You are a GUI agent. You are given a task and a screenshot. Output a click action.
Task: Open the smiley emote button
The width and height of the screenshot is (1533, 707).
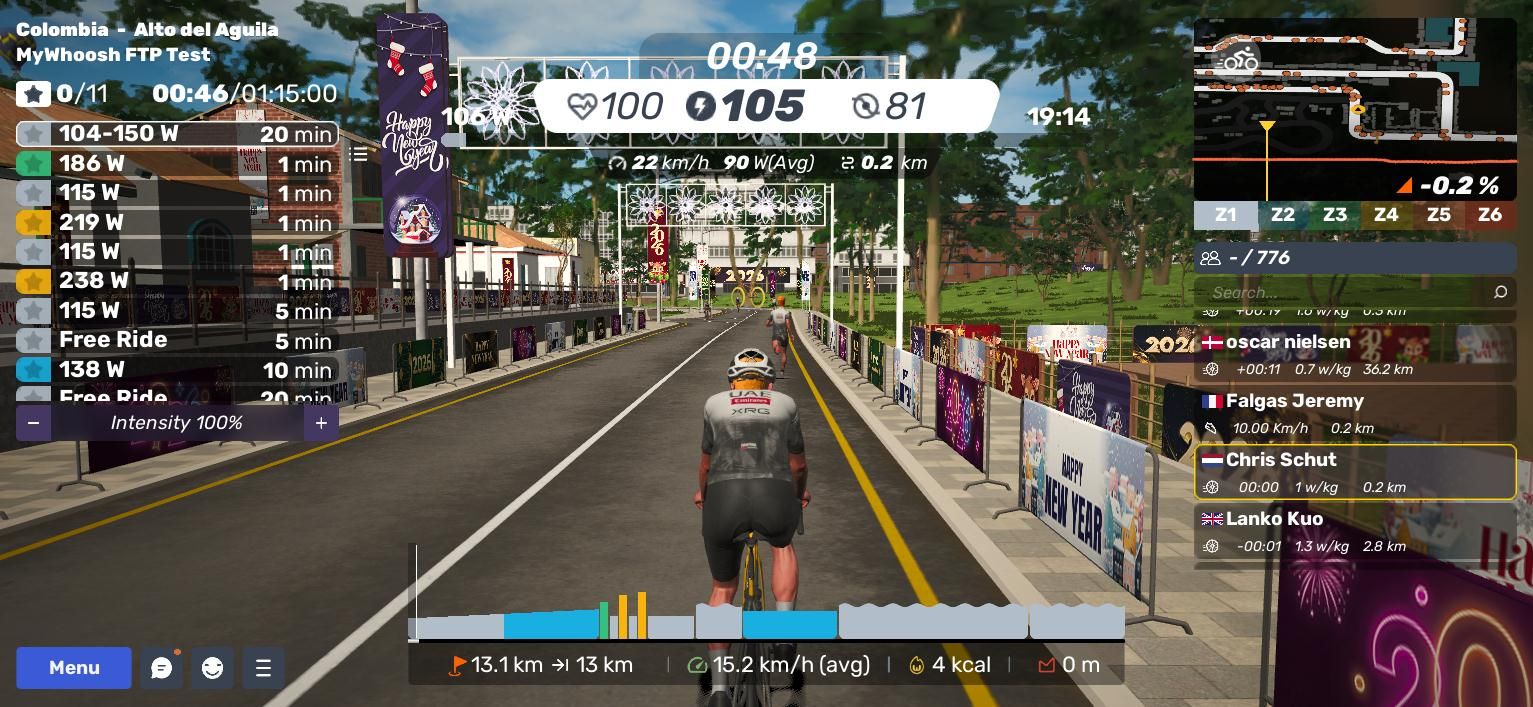(x=212, y=668)
